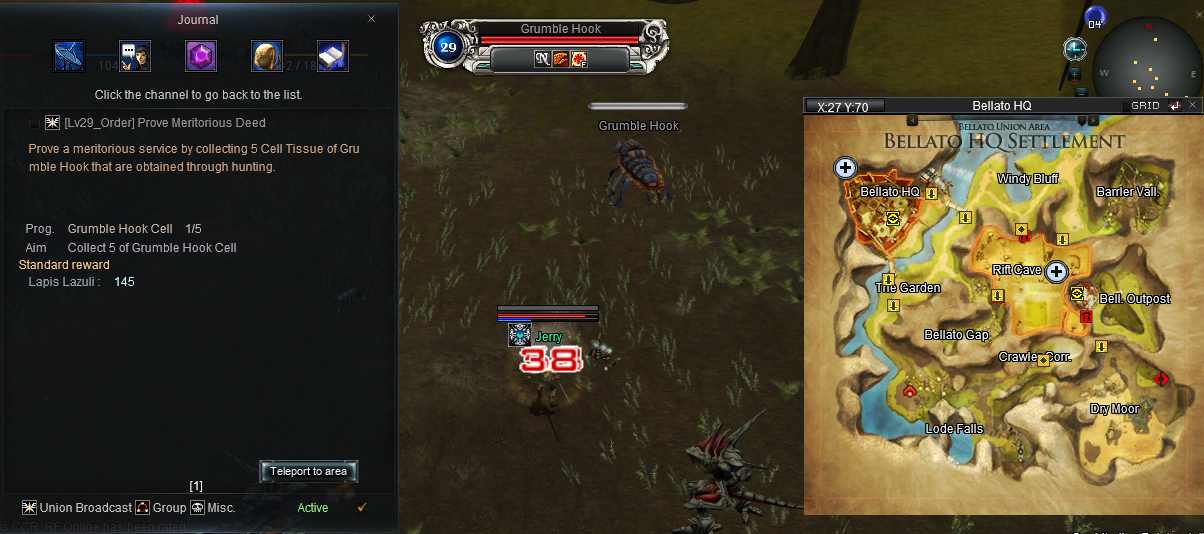Toggle the map GRID checkbox
The width and height of the screenshot is (1204, 534).
(x=1127, y=106)
